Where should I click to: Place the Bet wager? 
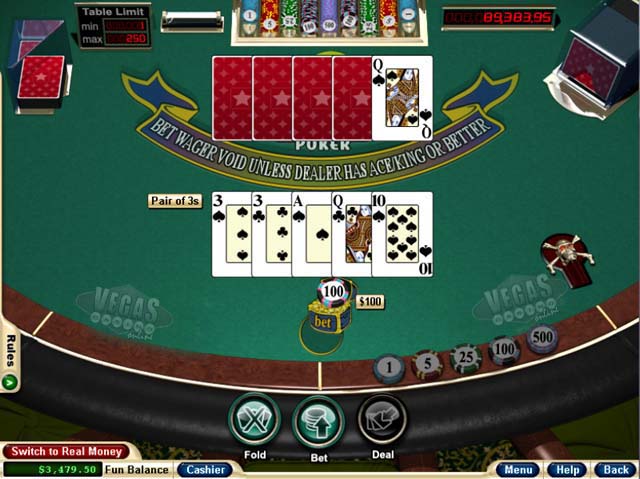(318, 420)
